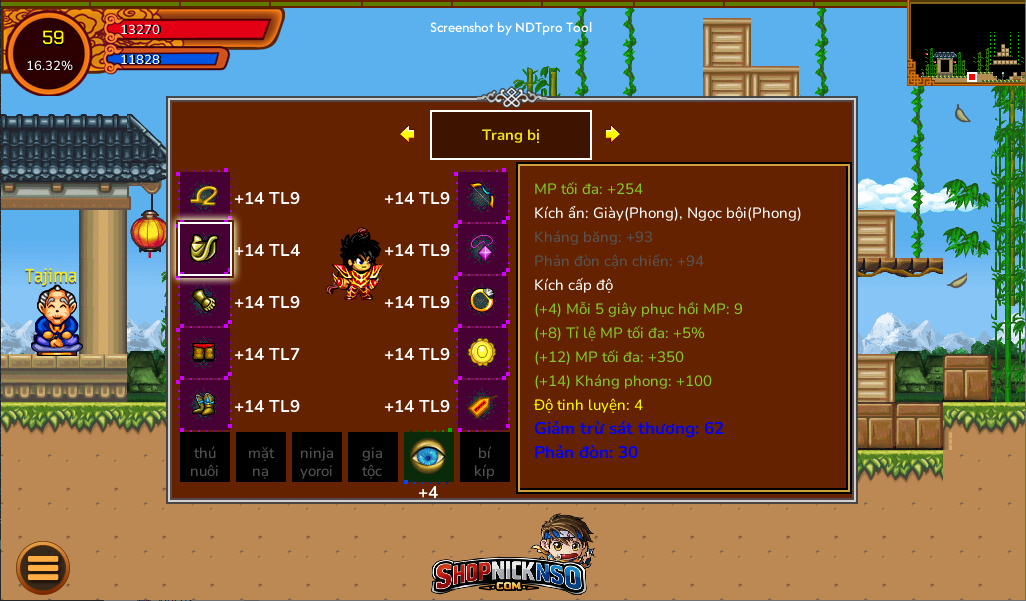Select the gold medallion equipment slot

pos(483,354)
